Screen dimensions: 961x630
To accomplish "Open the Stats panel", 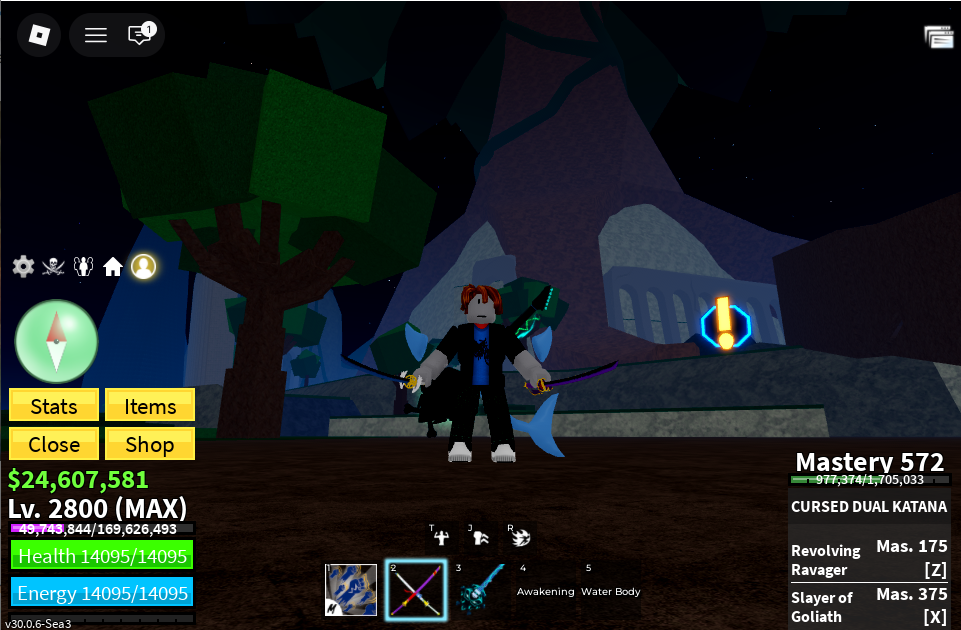I will pyautogui.click(x=54, y=406).
